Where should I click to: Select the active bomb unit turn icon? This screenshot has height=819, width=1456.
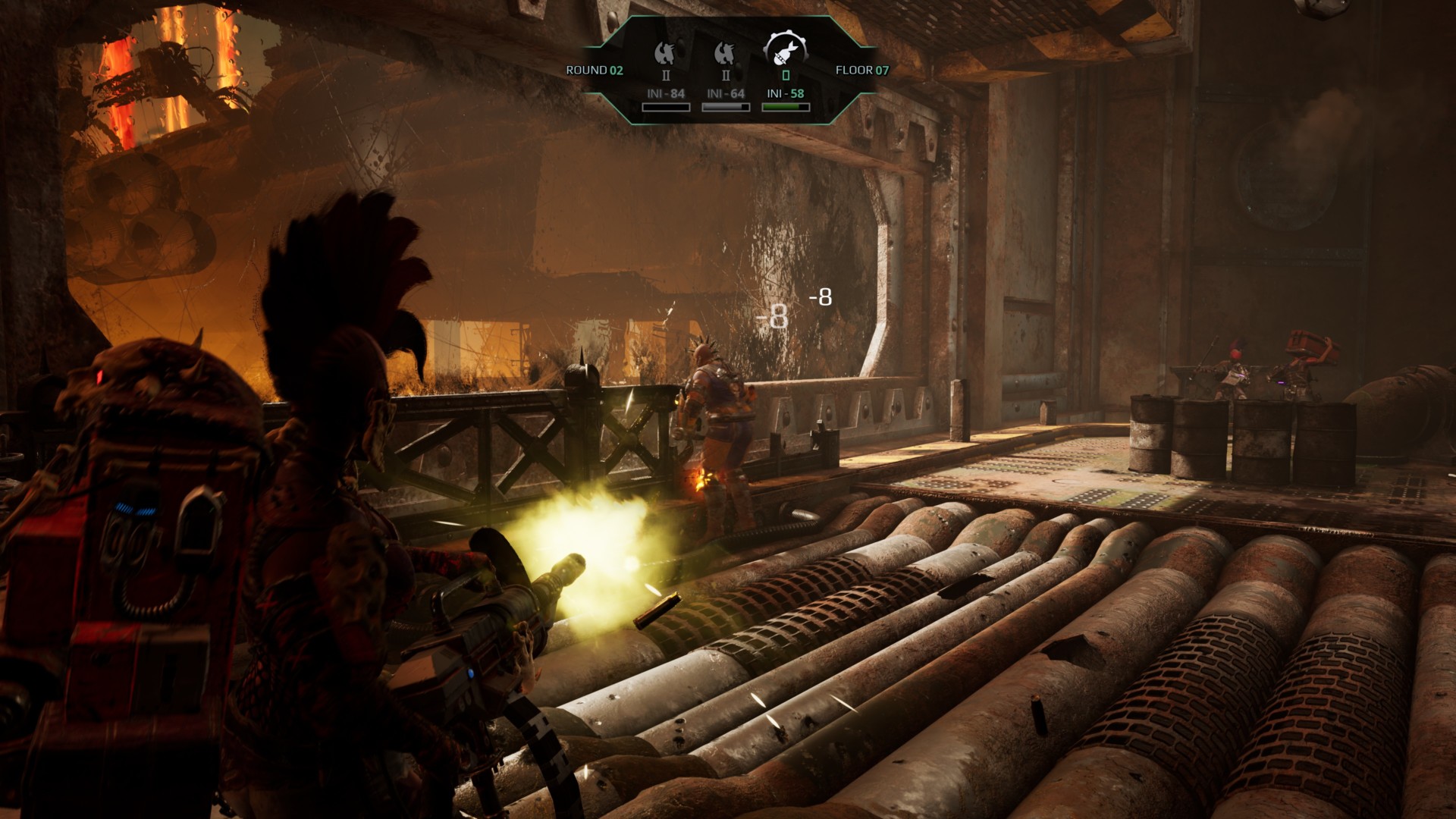point(785,50)
